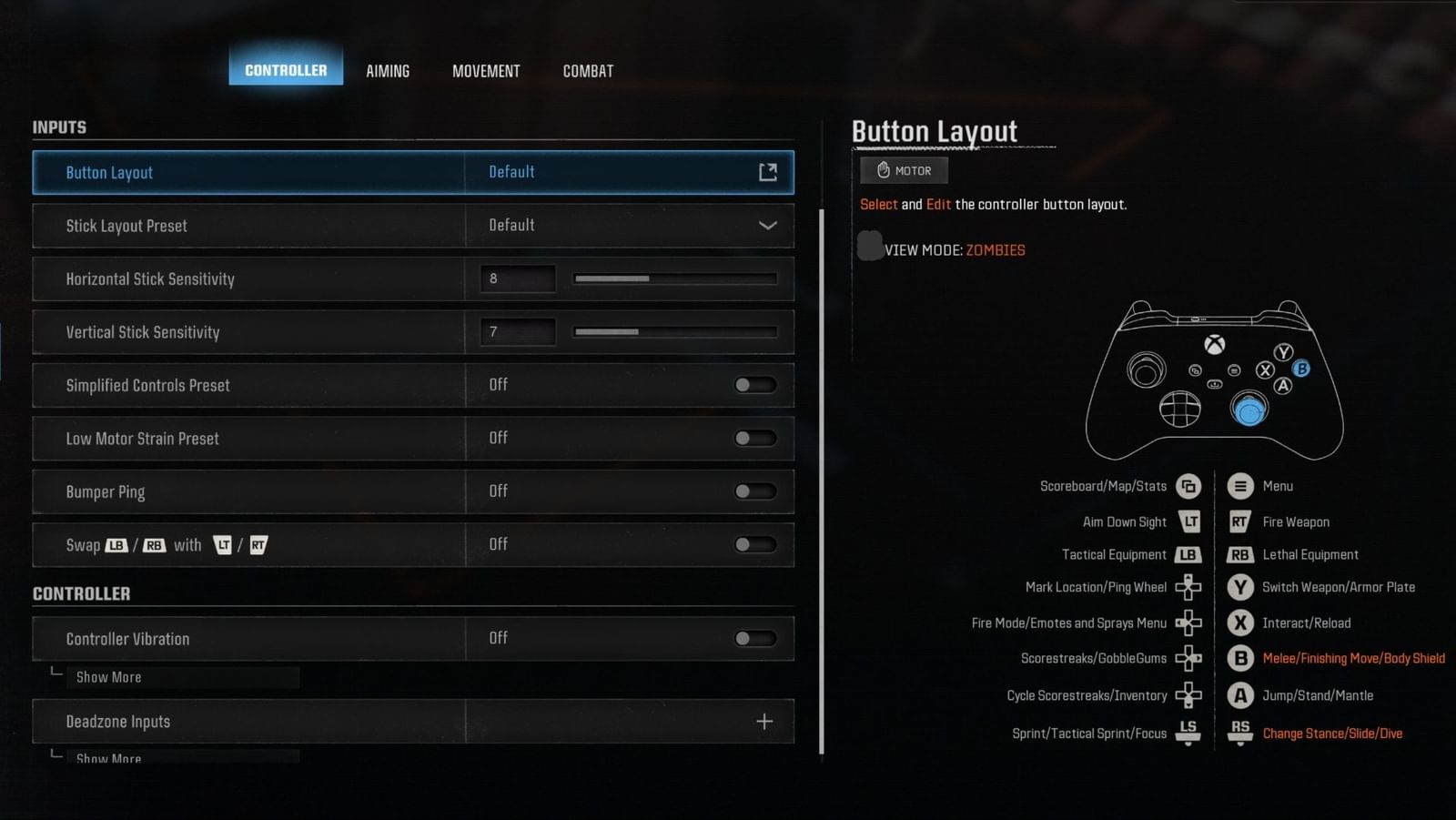Select the LT Aim Down Sight icon
The image size is (1456, 820).
pyautogui.click(x=1188, y=521)
